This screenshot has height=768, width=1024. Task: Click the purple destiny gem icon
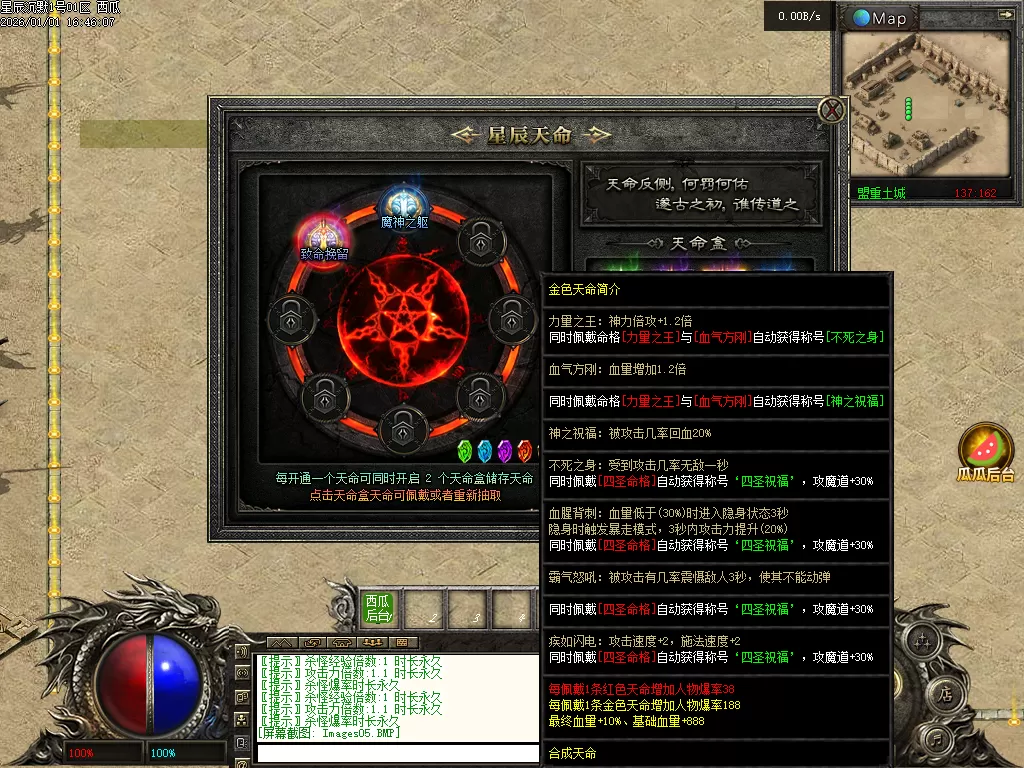505,451
